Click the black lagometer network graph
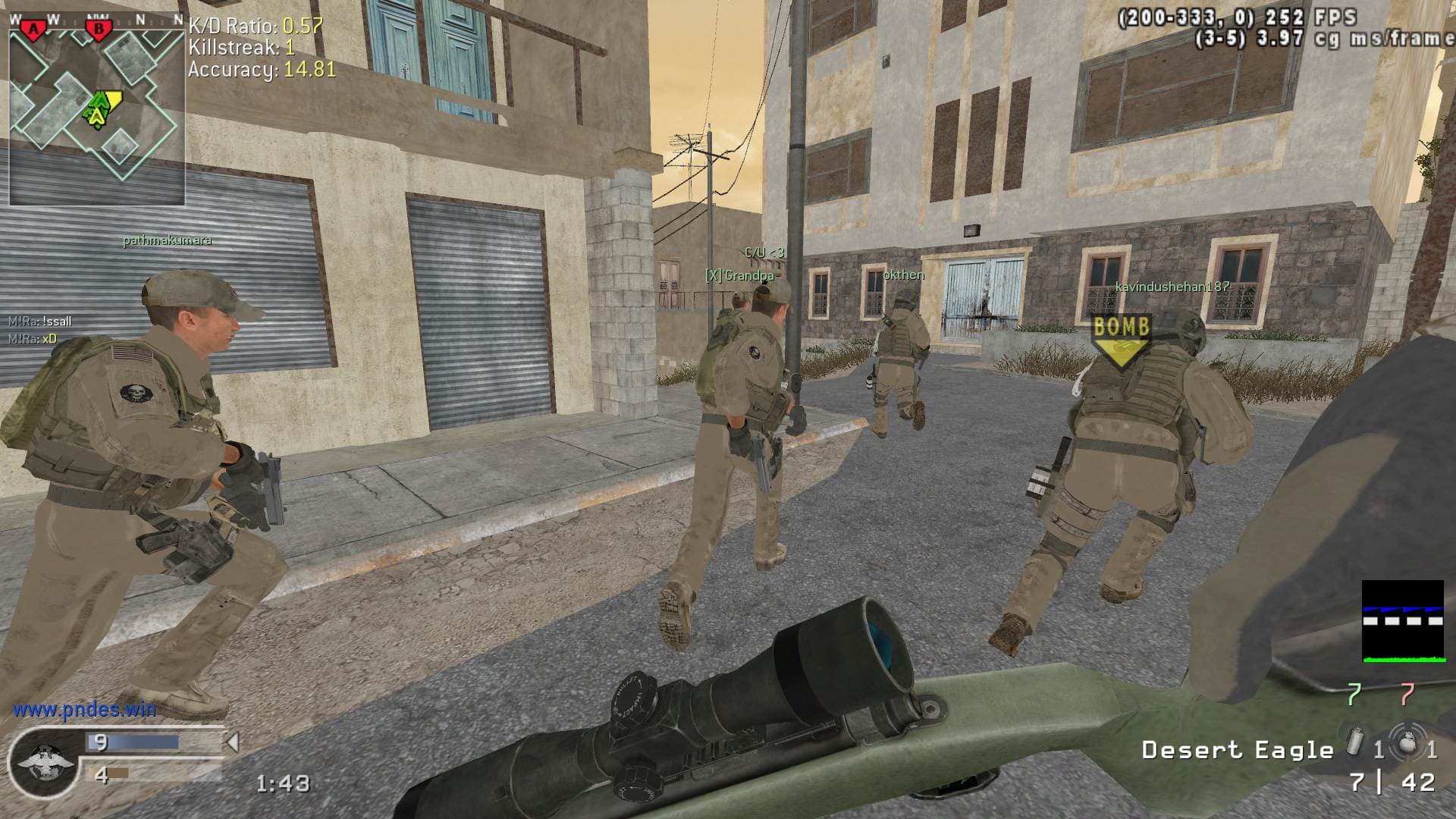Viewport: 1456px width, 819px height. (1402, 621)
